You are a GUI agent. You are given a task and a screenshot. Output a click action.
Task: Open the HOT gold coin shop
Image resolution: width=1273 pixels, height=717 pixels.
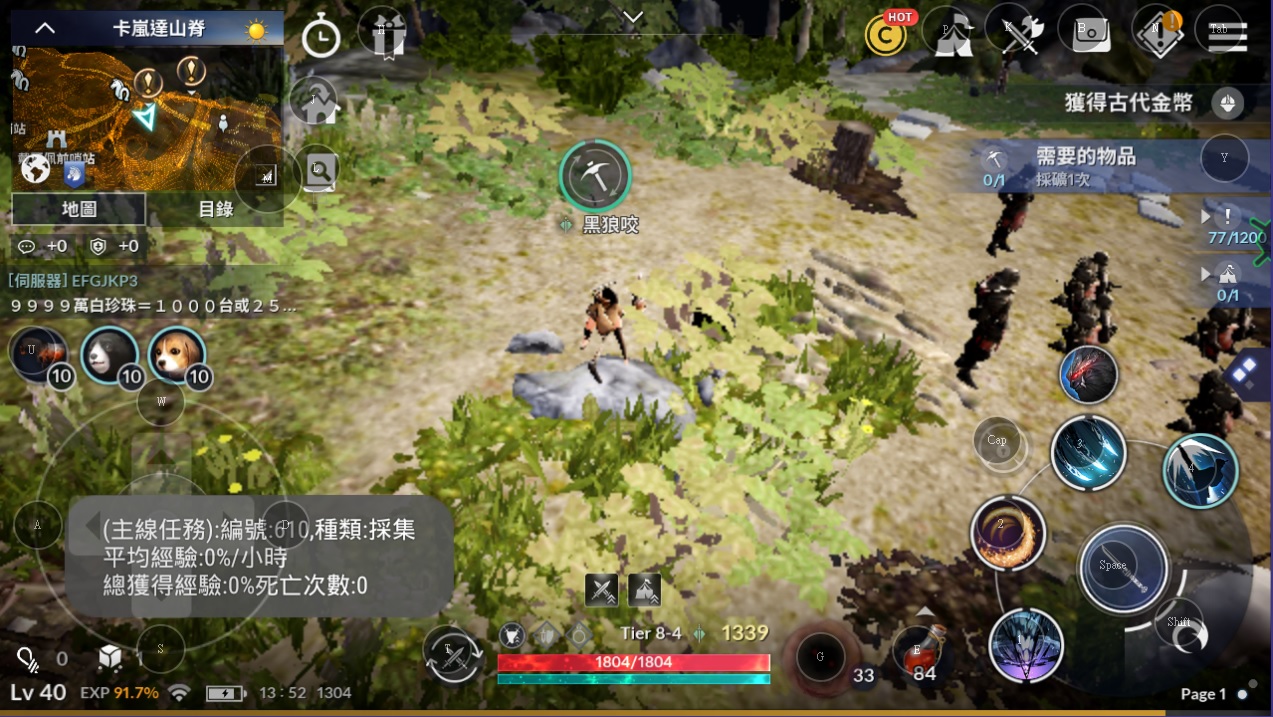click(887, 34)
